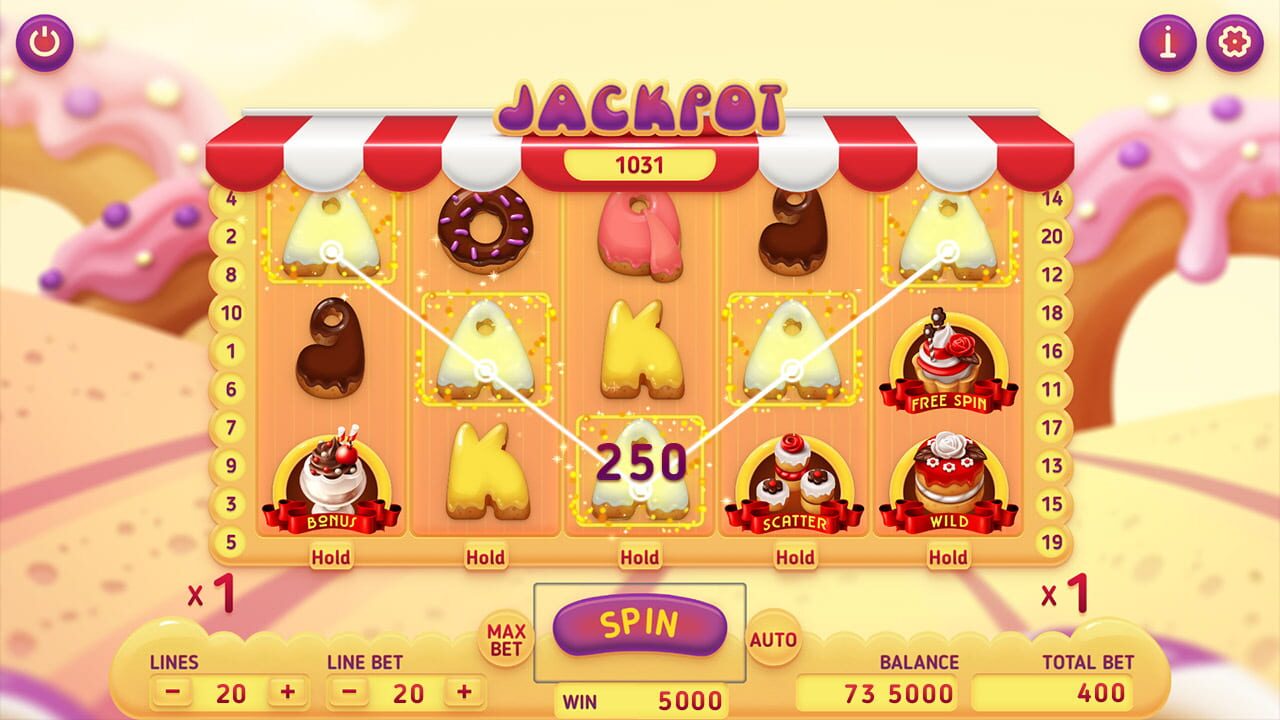Enable AUTO spin mode
Screen dimensions: 1280x720
(773, 636)
